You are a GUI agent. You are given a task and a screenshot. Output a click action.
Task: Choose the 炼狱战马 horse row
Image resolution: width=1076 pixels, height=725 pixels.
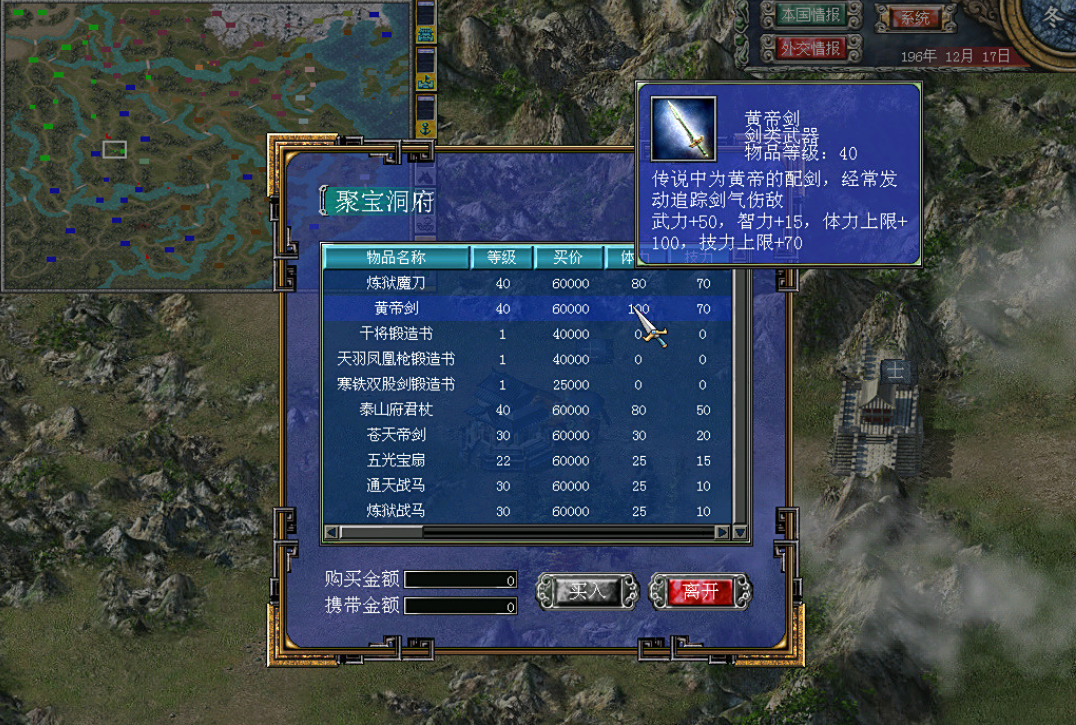coord(396,511)
